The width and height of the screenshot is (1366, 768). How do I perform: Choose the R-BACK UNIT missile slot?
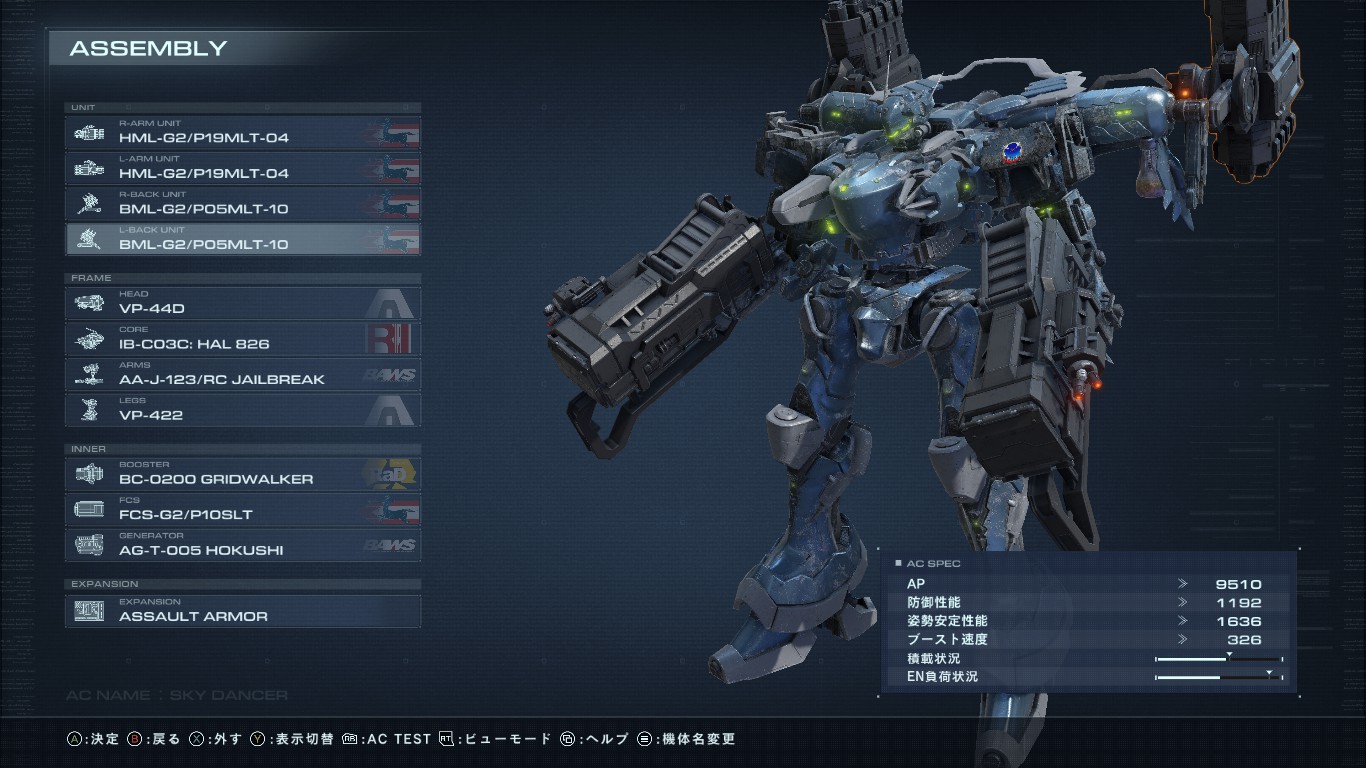click(243, 204)
